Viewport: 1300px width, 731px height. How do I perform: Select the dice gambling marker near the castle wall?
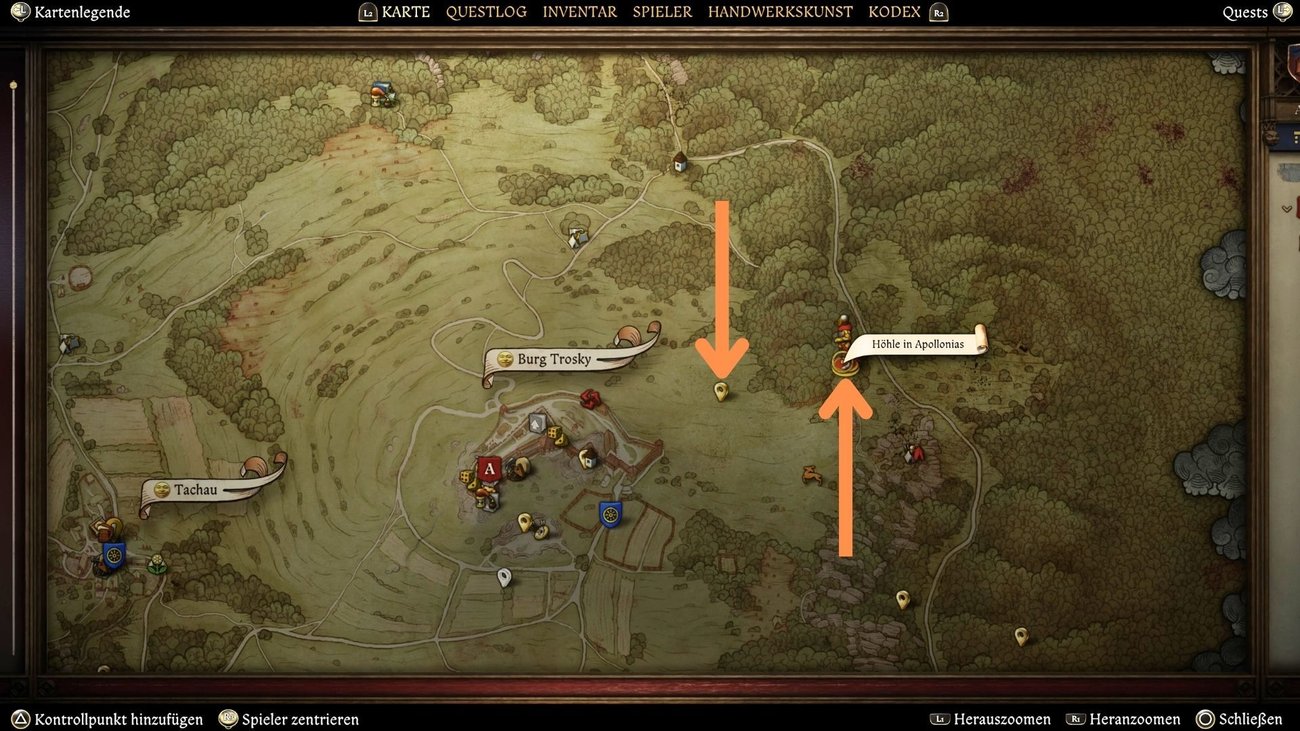(x=552, y=433)
